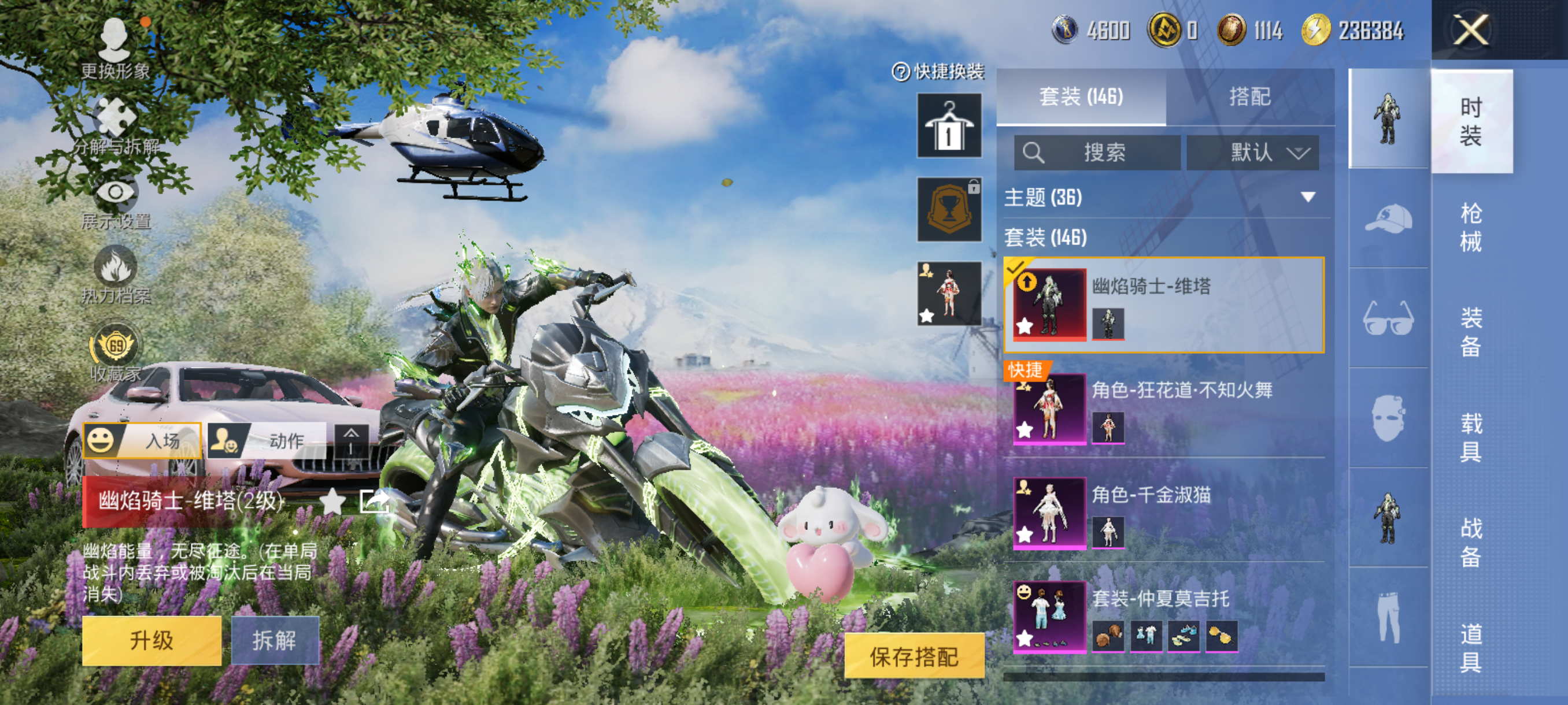Choose the headwear cap category icon
The height and width of the screenshot is (705, 1568).
(1388, 218)
